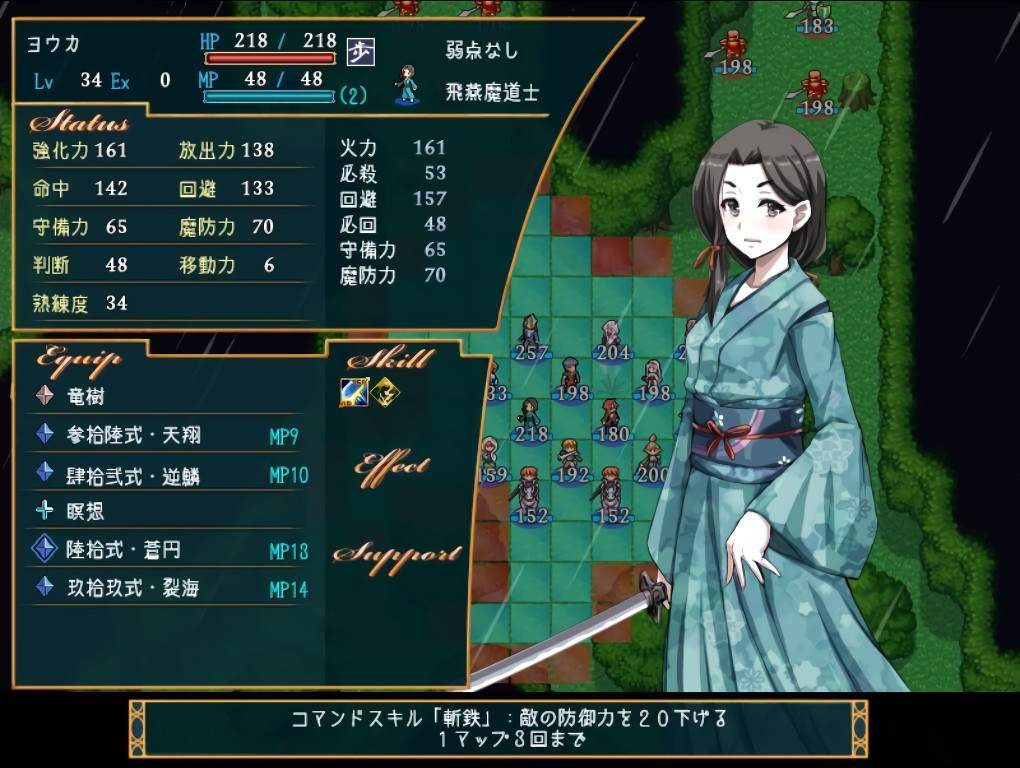Choose the 参拾陸式・天翔 skill row
This screenshot has width=1020, height=768.
[x=132, y=435]
